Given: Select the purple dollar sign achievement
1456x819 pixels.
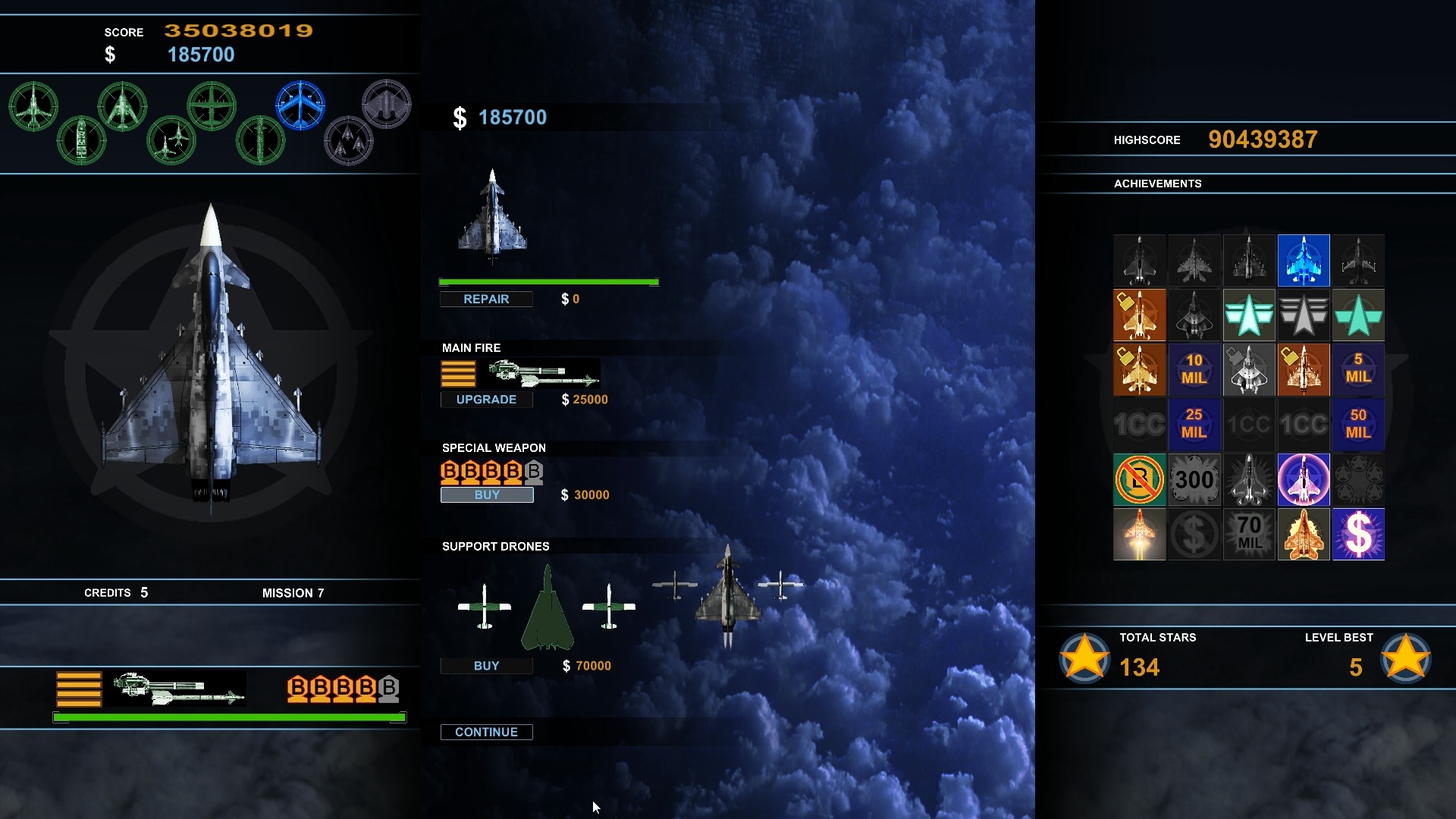Looking at the screenshot, I should click(x=1357, y=534).
